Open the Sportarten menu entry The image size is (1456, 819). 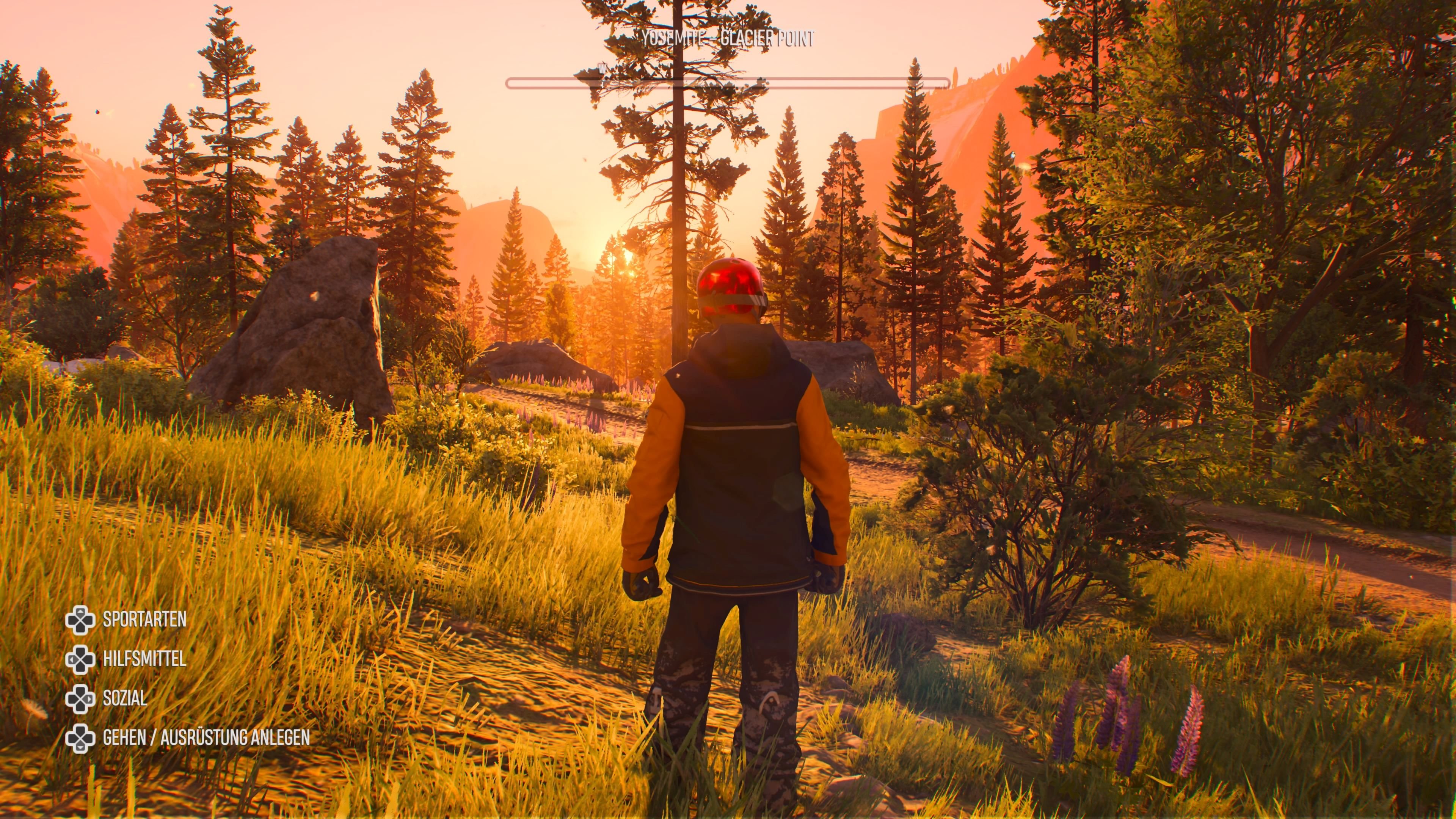coord(144,620)
